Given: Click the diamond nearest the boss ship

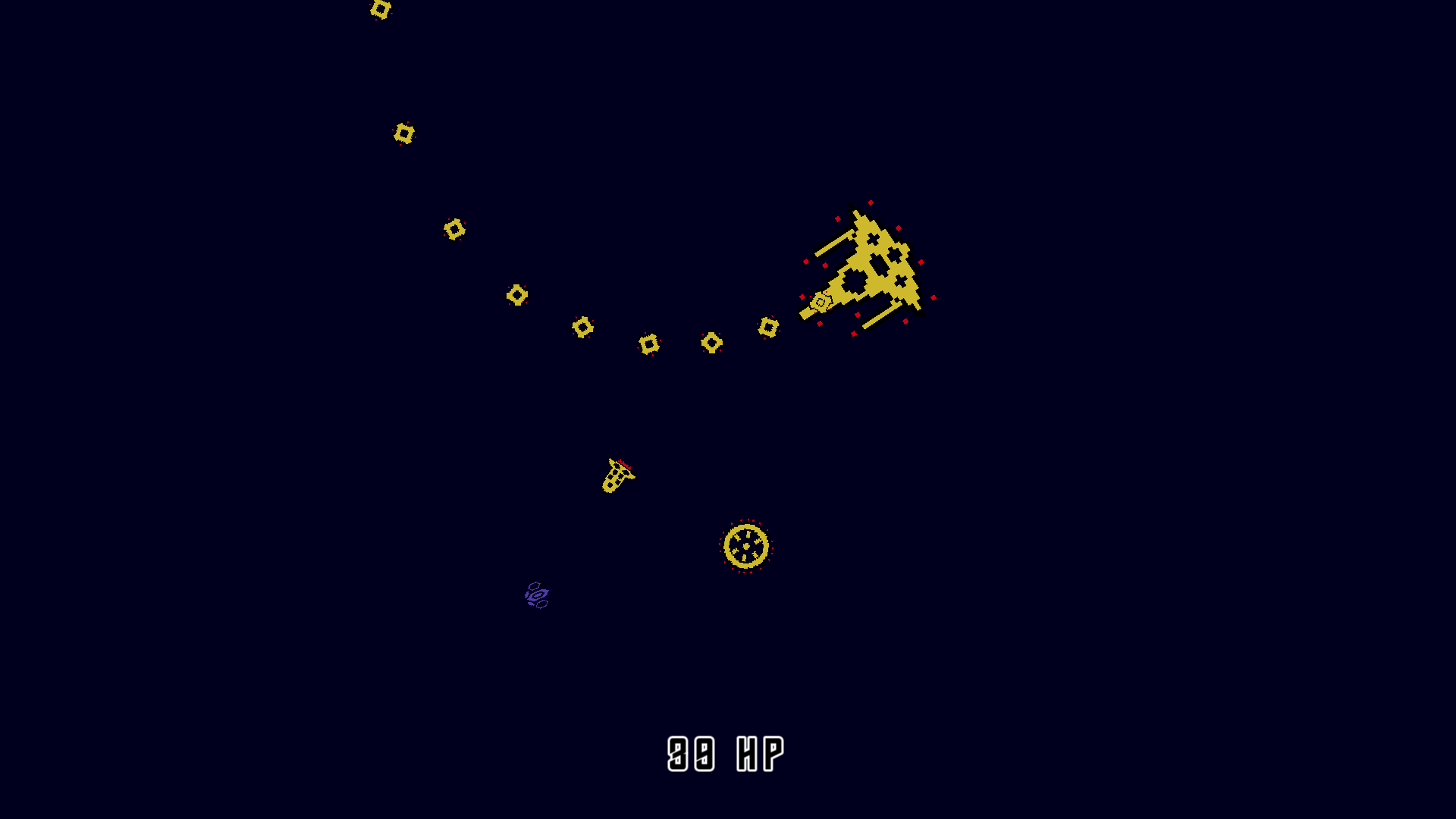Looking at the screenshot, I should (x=768, y=329).
